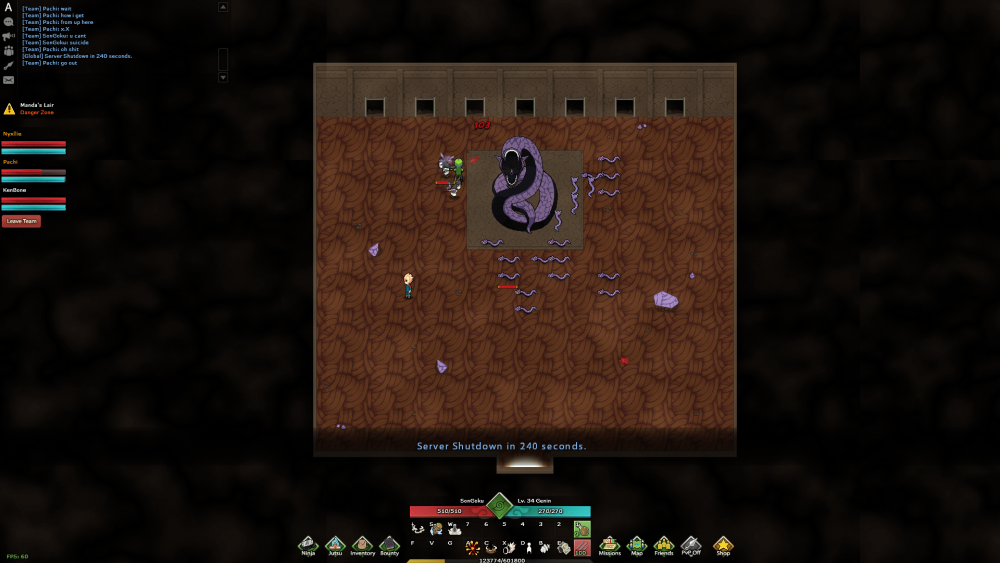Open the Bounty menu
Image resolution: width=1000 pixels, height=563 pixels.
click(389, 544)
